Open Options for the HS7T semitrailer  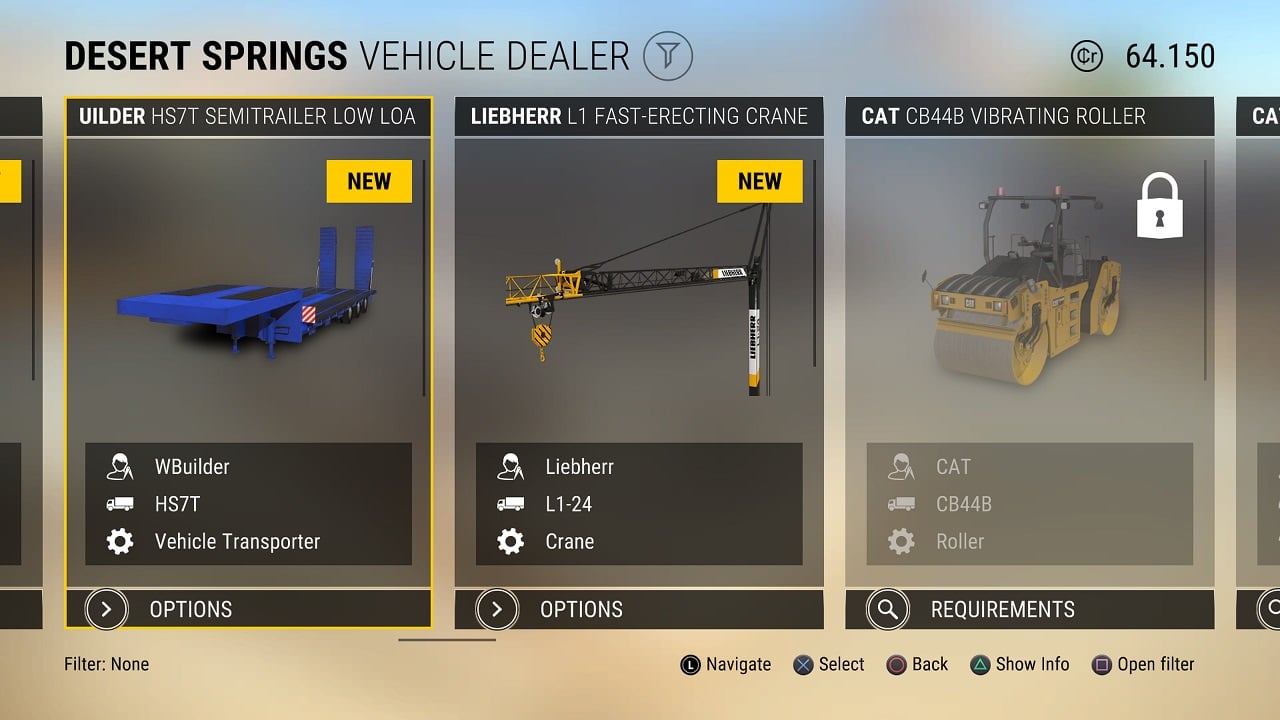pyautogui.click(x=248, y=609)
